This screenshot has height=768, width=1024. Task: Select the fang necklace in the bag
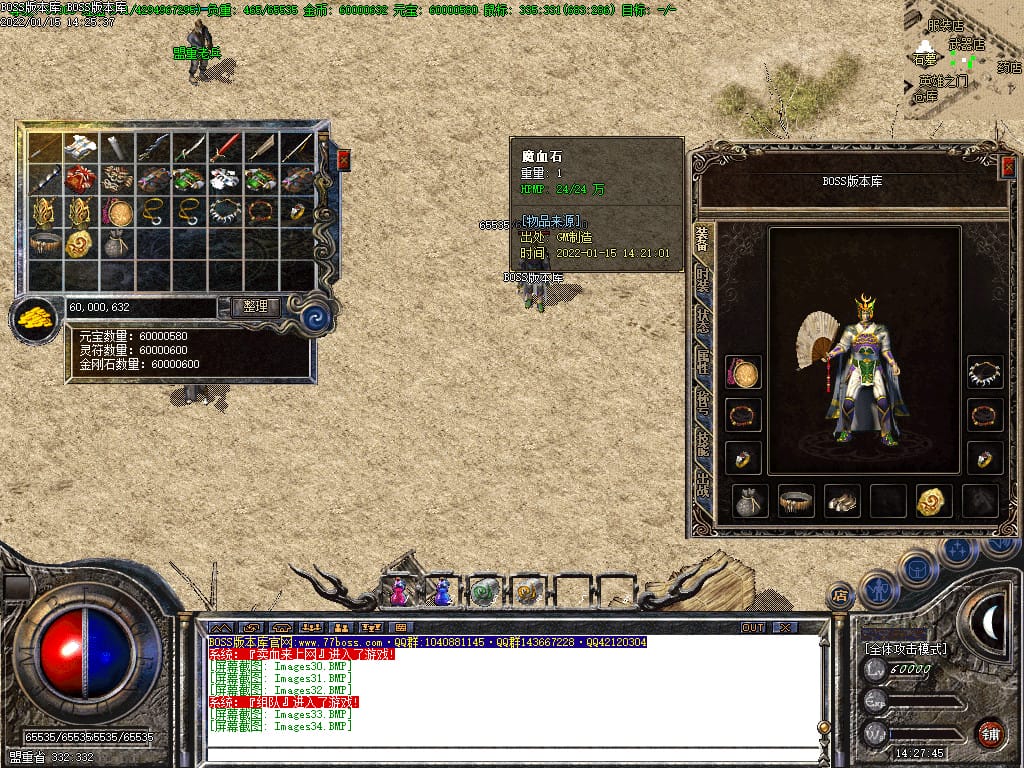(x=225, y=212)
